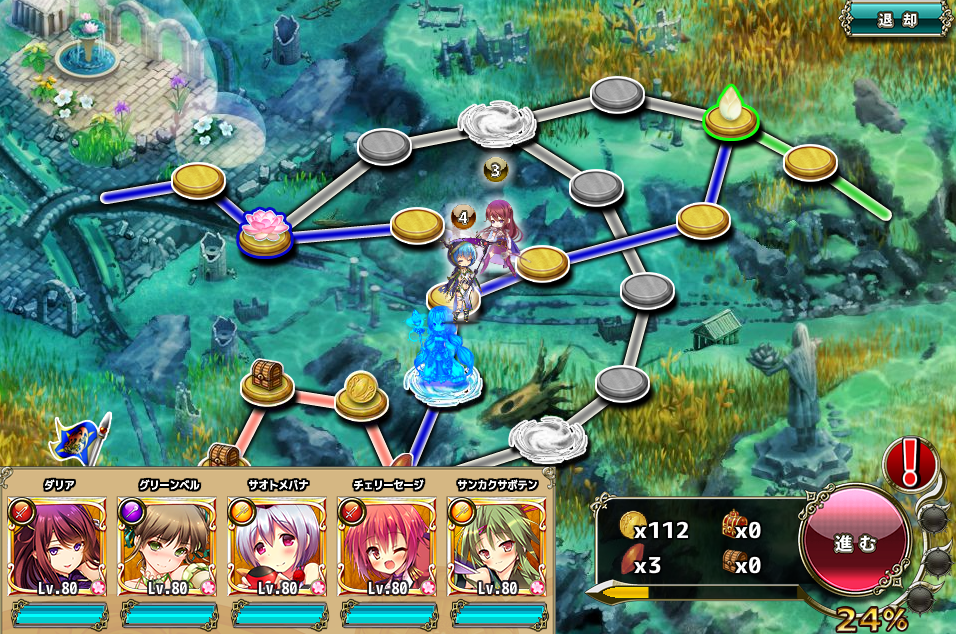Click the 退却 retreat button
The image size is (956, 634).
(x=896, y=19)
